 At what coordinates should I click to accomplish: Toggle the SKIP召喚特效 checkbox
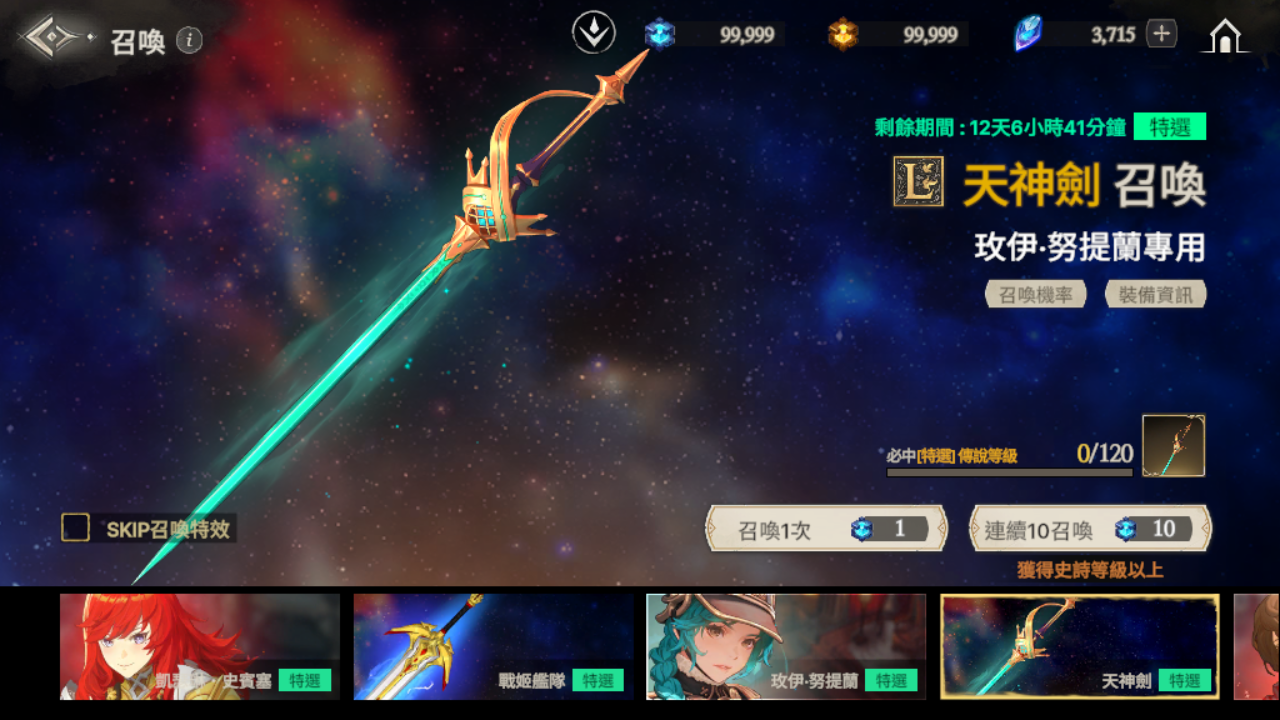(76, 528)
